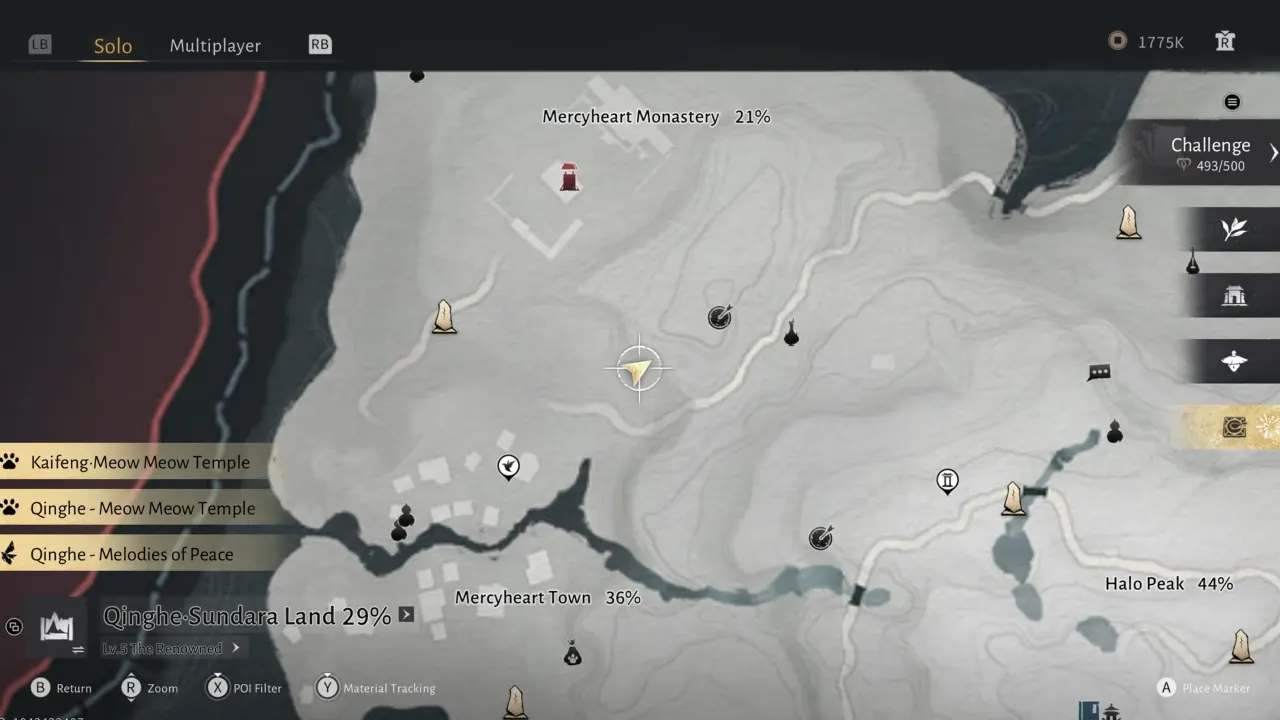The image size is (1280, 720).
Task: Select the temple gate category on the side panel
Action: tap(1233, 296)
